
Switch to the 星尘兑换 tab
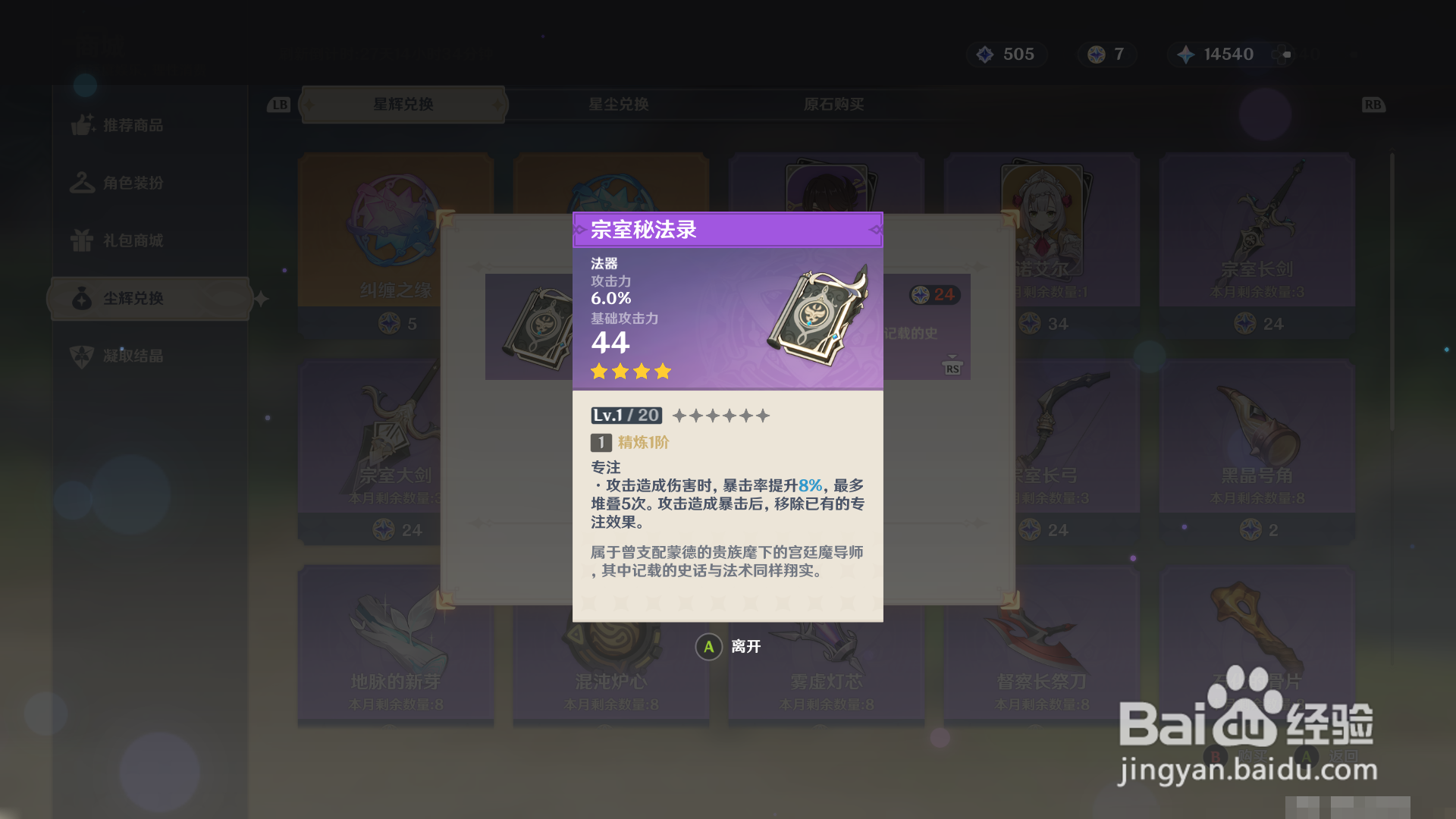coord(620,105)
